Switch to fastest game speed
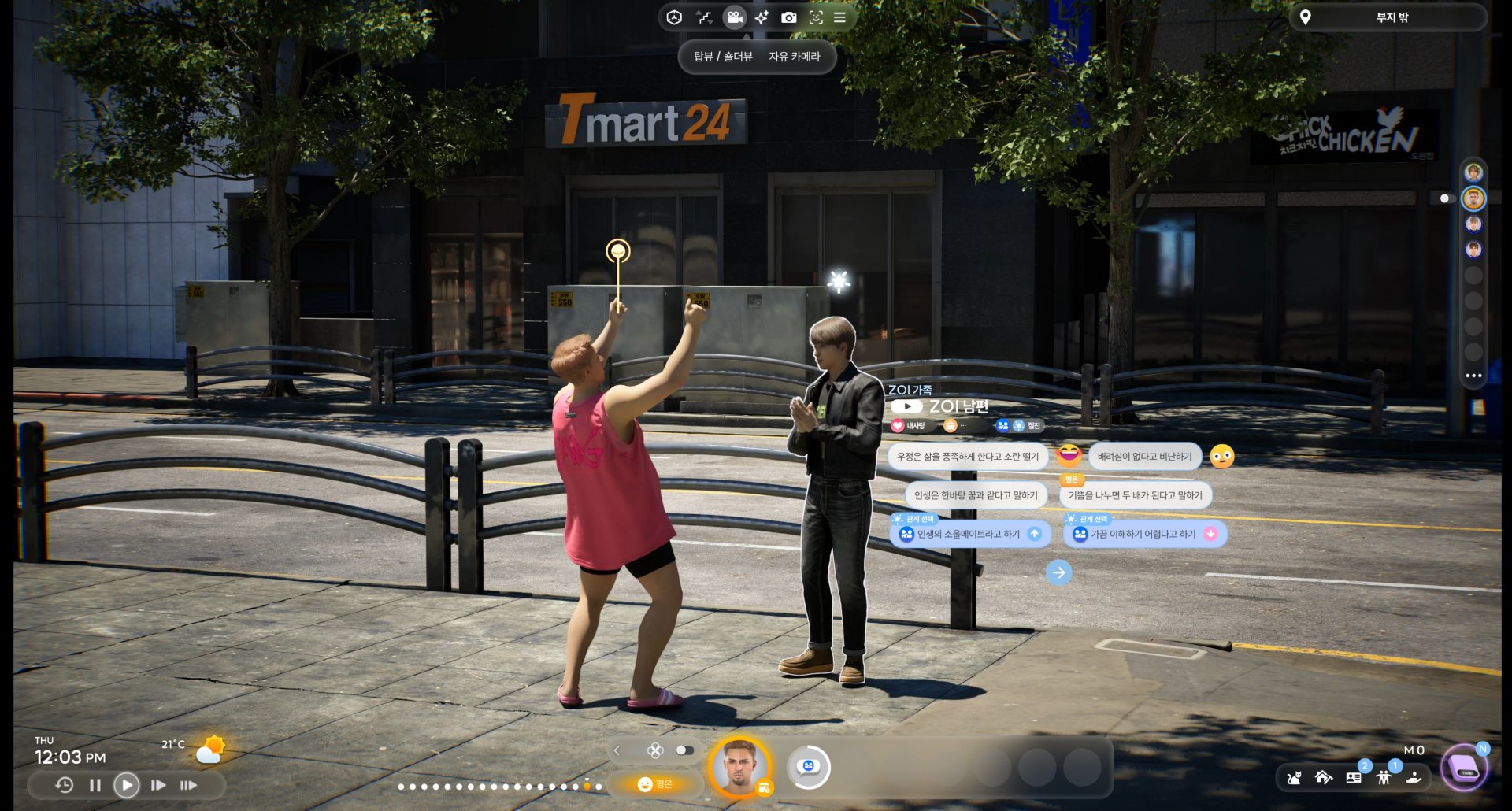 188,785
